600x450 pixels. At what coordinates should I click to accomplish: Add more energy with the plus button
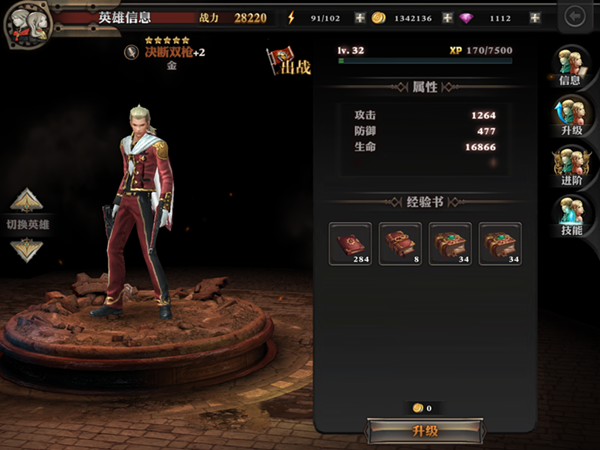click(359, 18)
